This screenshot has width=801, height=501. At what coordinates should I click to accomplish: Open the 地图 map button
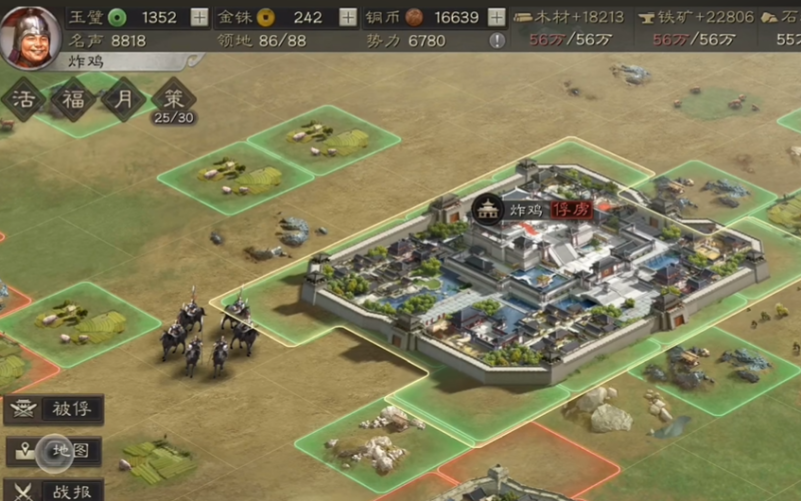[x=55, y=451]
